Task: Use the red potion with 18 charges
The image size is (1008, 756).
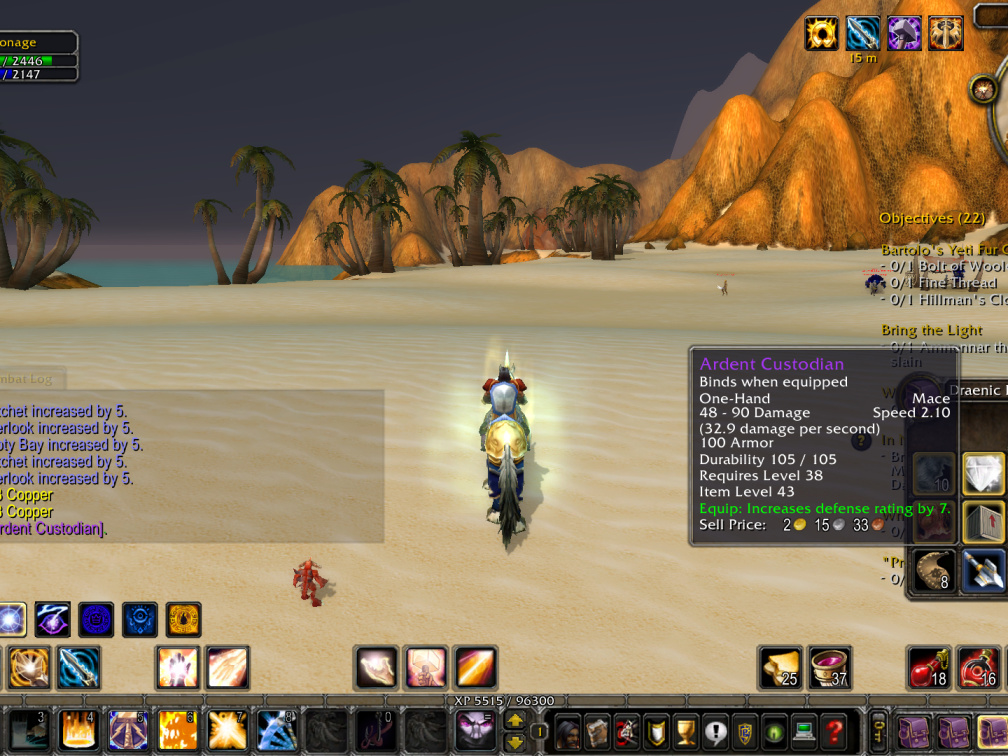Action: coord(929,668)
